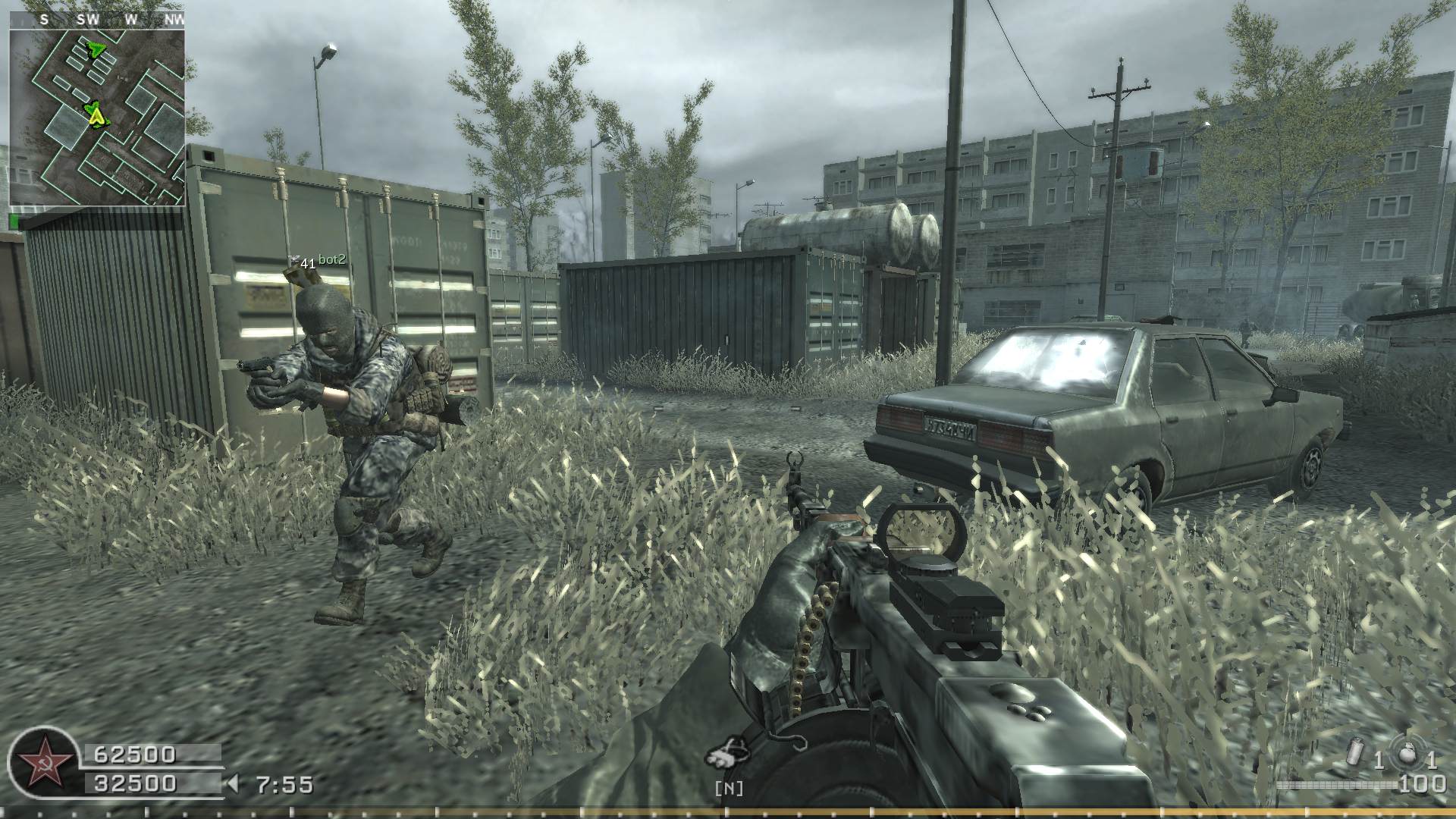Click the compass heading strip
The width and height of the screenshot is (1456, 819).
click(97, 20)
